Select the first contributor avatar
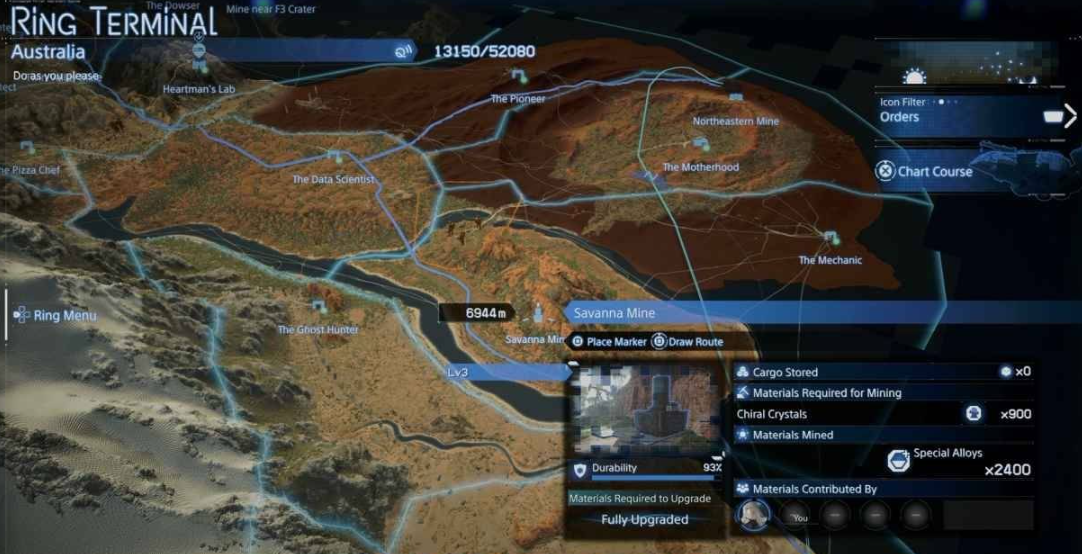 (754, 514)
